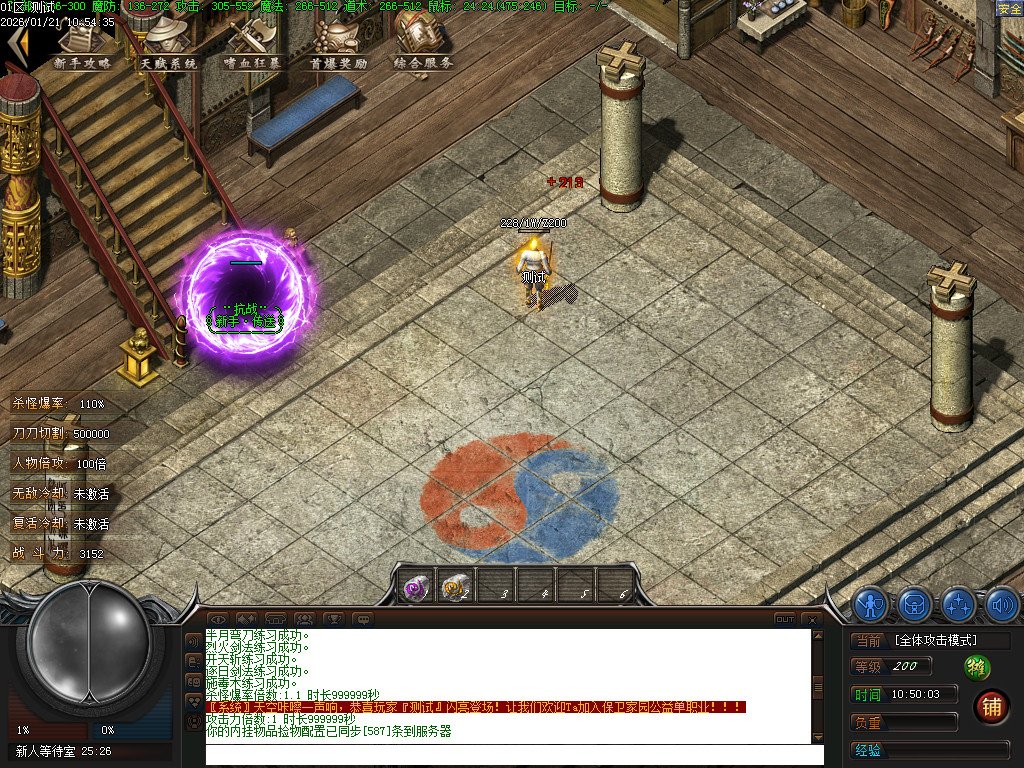Use the purple swirl item in hotbar slot 1
This screenshot has width=1024, height=768.
[x=416, y=587]
